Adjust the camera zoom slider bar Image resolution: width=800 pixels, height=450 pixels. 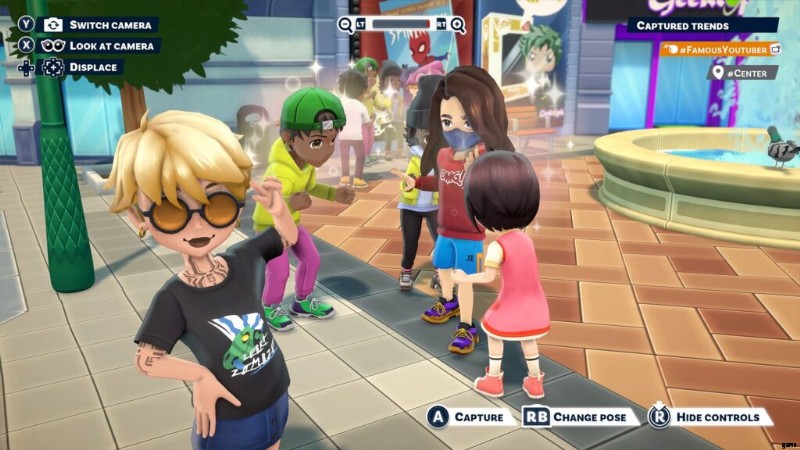402,24
